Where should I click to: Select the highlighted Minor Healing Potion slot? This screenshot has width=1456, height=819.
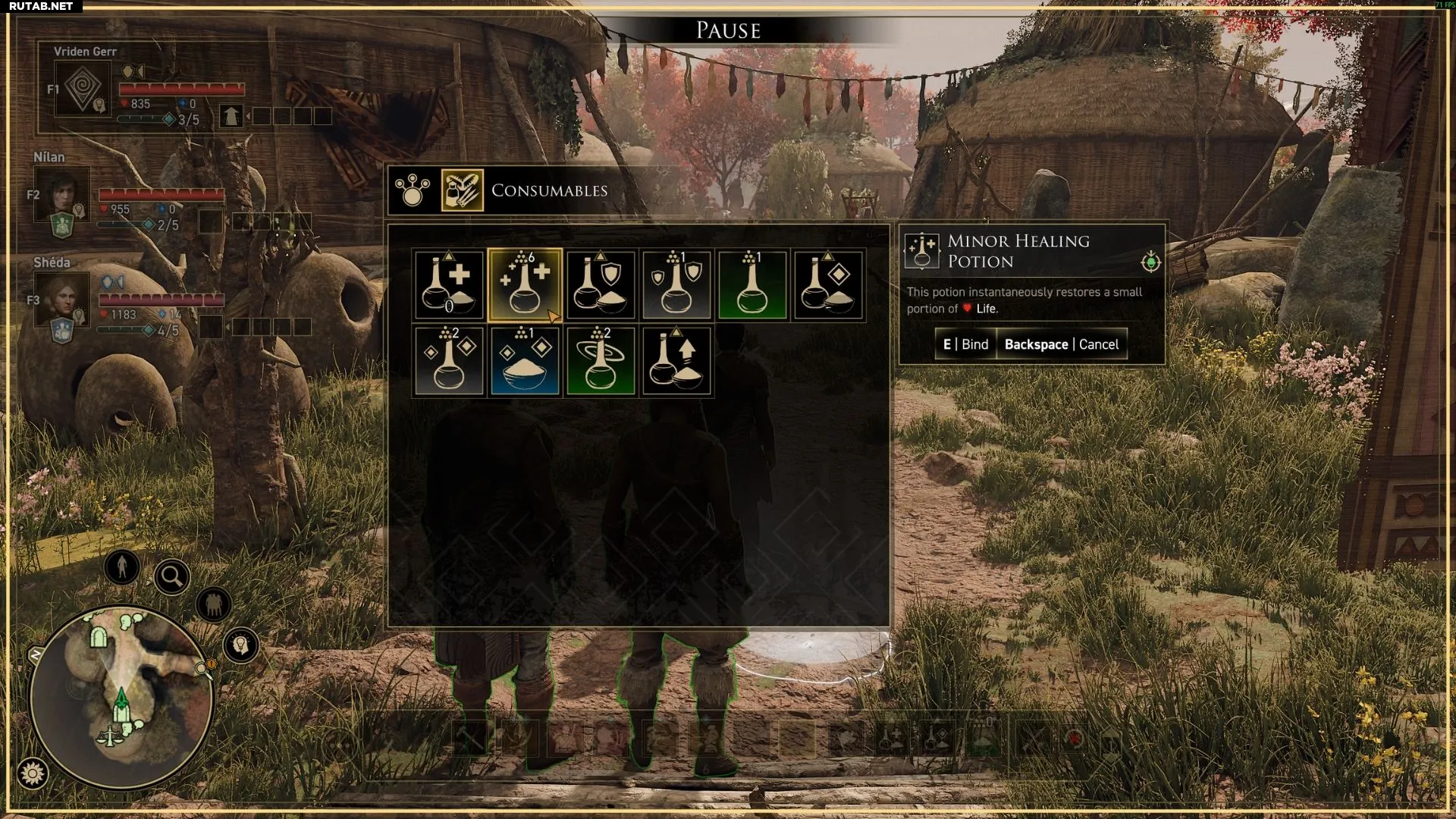point(525,285)
